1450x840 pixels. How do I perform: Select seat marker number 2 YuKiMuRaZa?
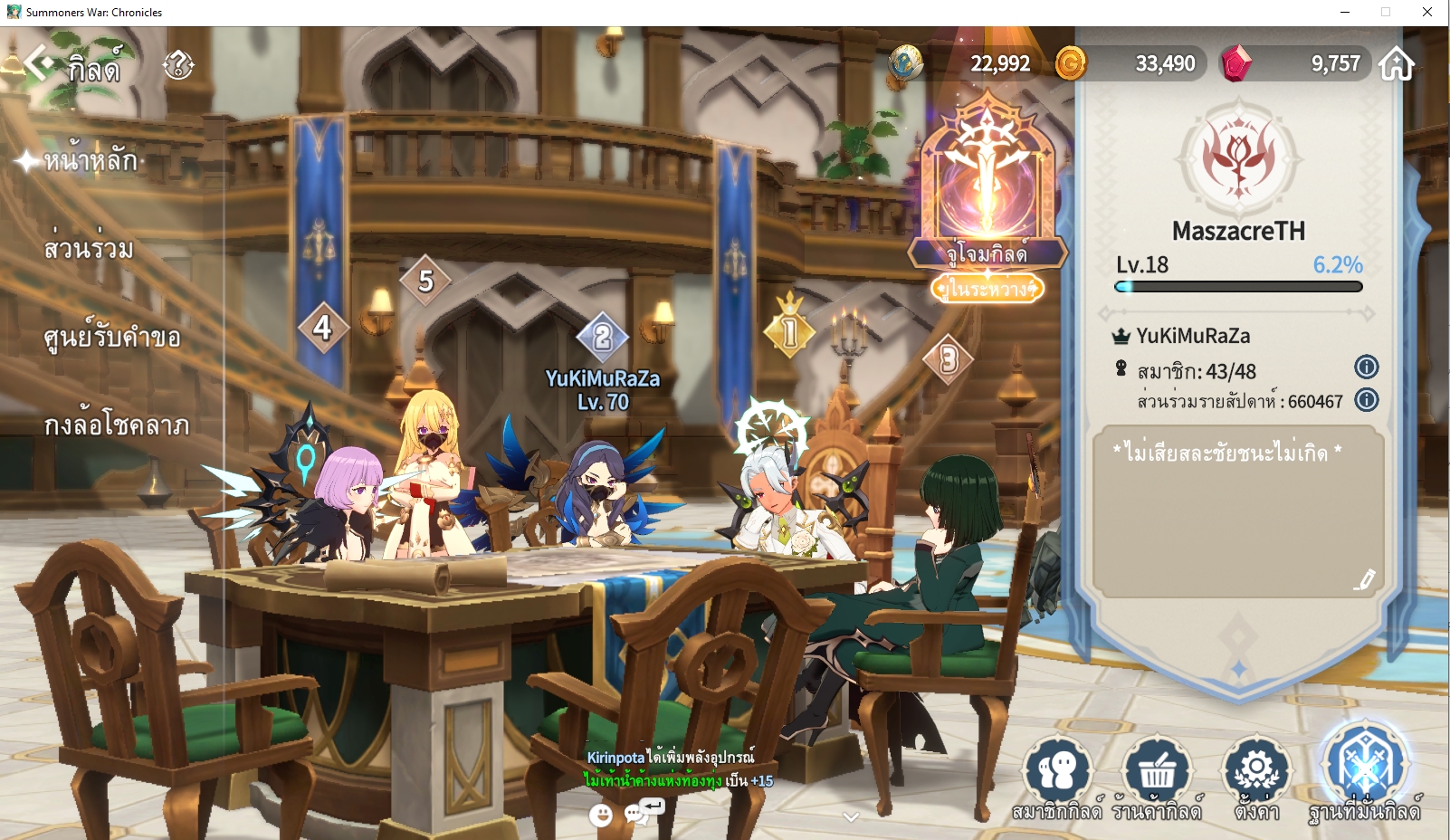click(x=602, y=338)
